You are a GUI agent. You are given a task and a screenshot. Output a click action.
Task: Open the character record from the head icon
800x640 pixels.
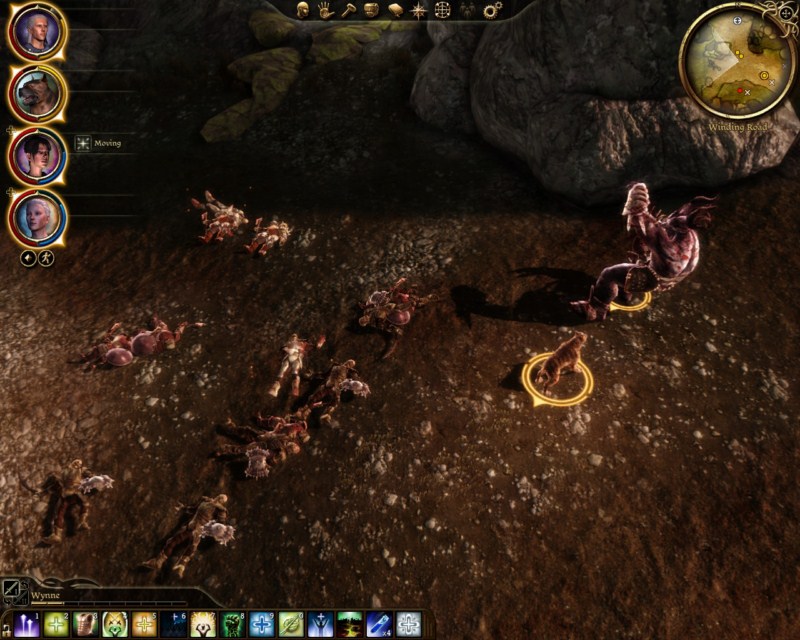[302, 10]
